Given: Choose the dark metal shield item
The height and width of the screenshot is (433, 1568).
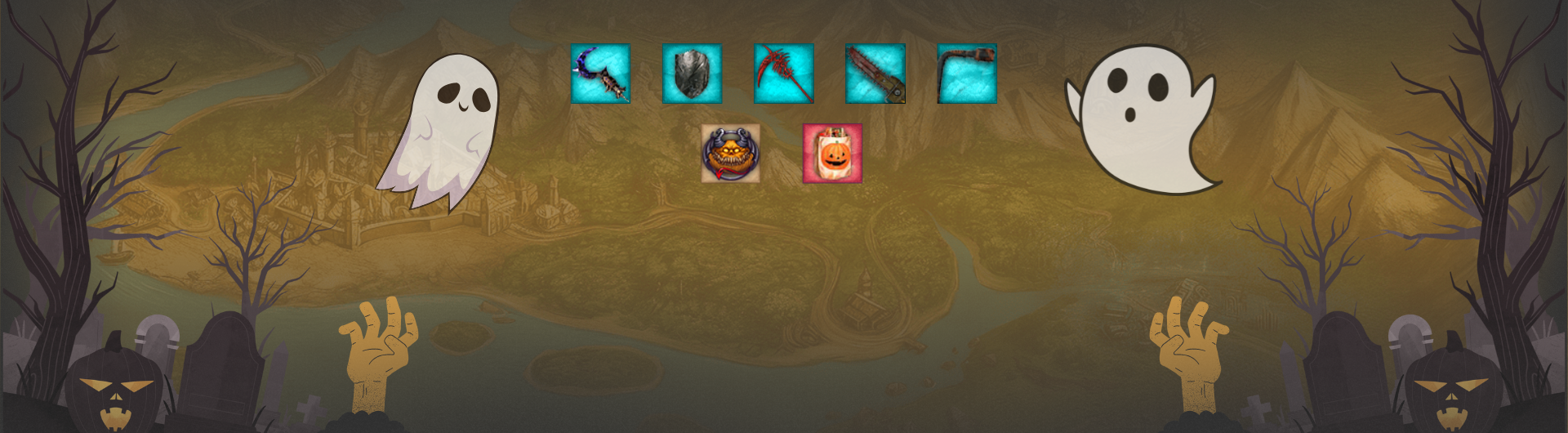Looking at the screenshot, I should [x=692, y=74].
